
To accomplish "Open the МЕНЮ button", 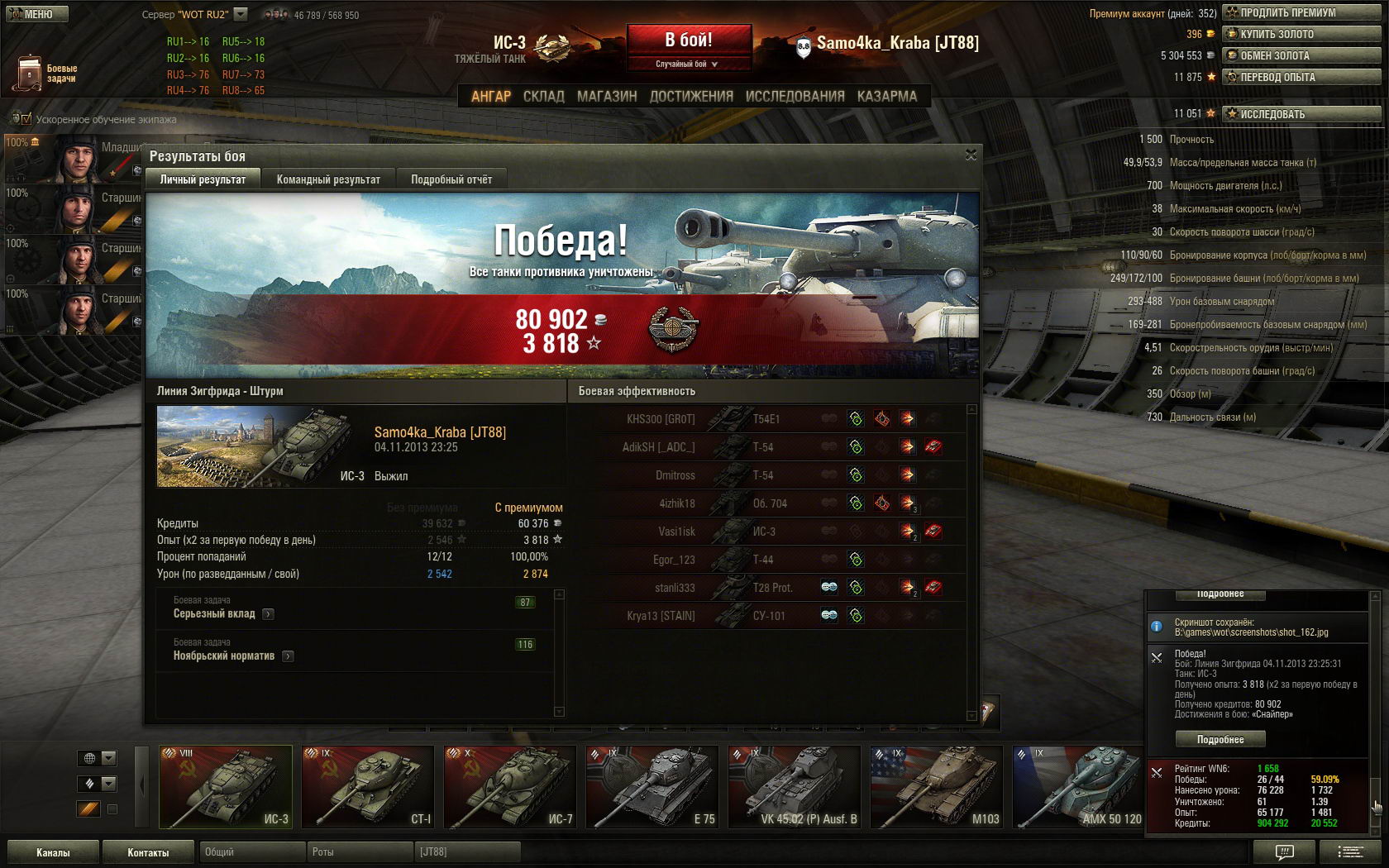I will point(37,14).
